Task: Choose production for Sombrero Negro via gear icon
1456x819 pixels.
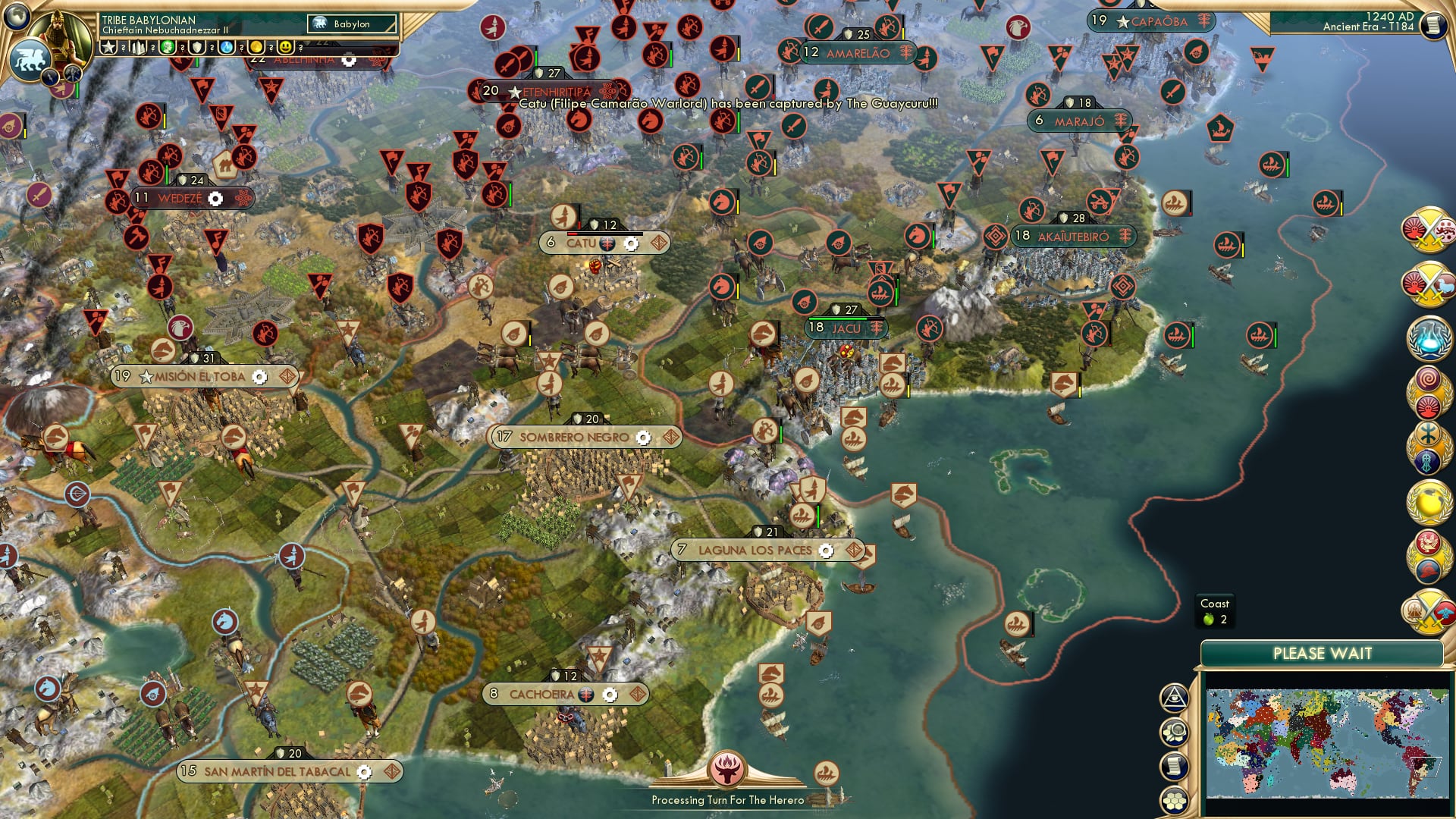Action: (x=643, y=438)
